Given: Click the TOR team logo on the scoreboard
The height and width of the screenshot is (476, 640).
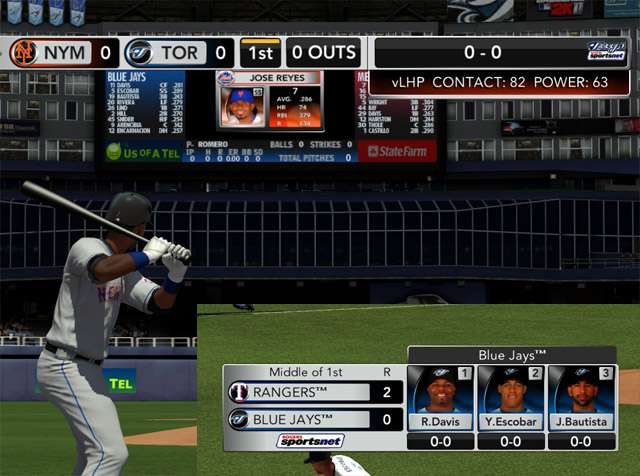Looking at the screenshot, I should pos(140,52).
